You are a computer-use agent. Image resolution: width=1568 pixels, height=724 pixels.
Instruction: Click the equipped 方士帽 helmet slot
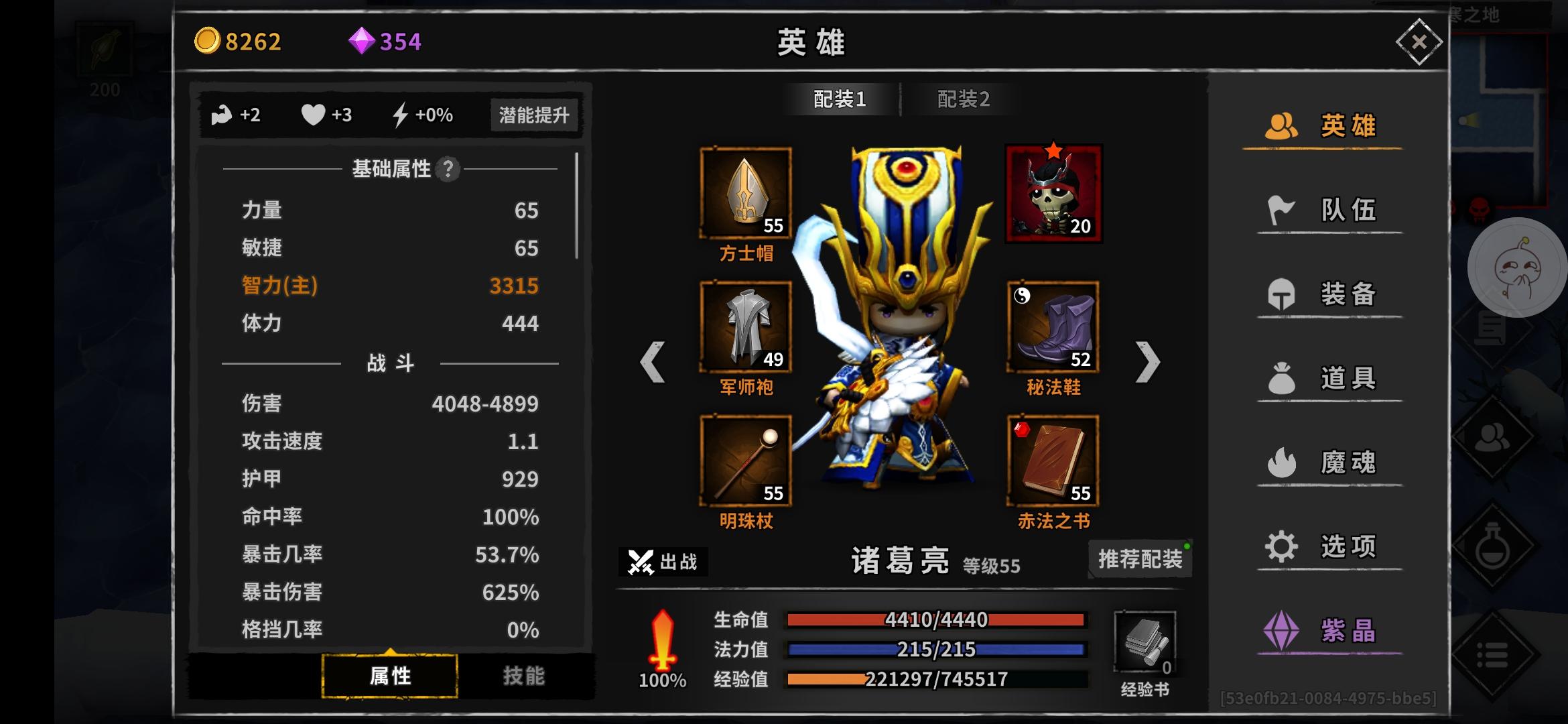tap(746, 193)
